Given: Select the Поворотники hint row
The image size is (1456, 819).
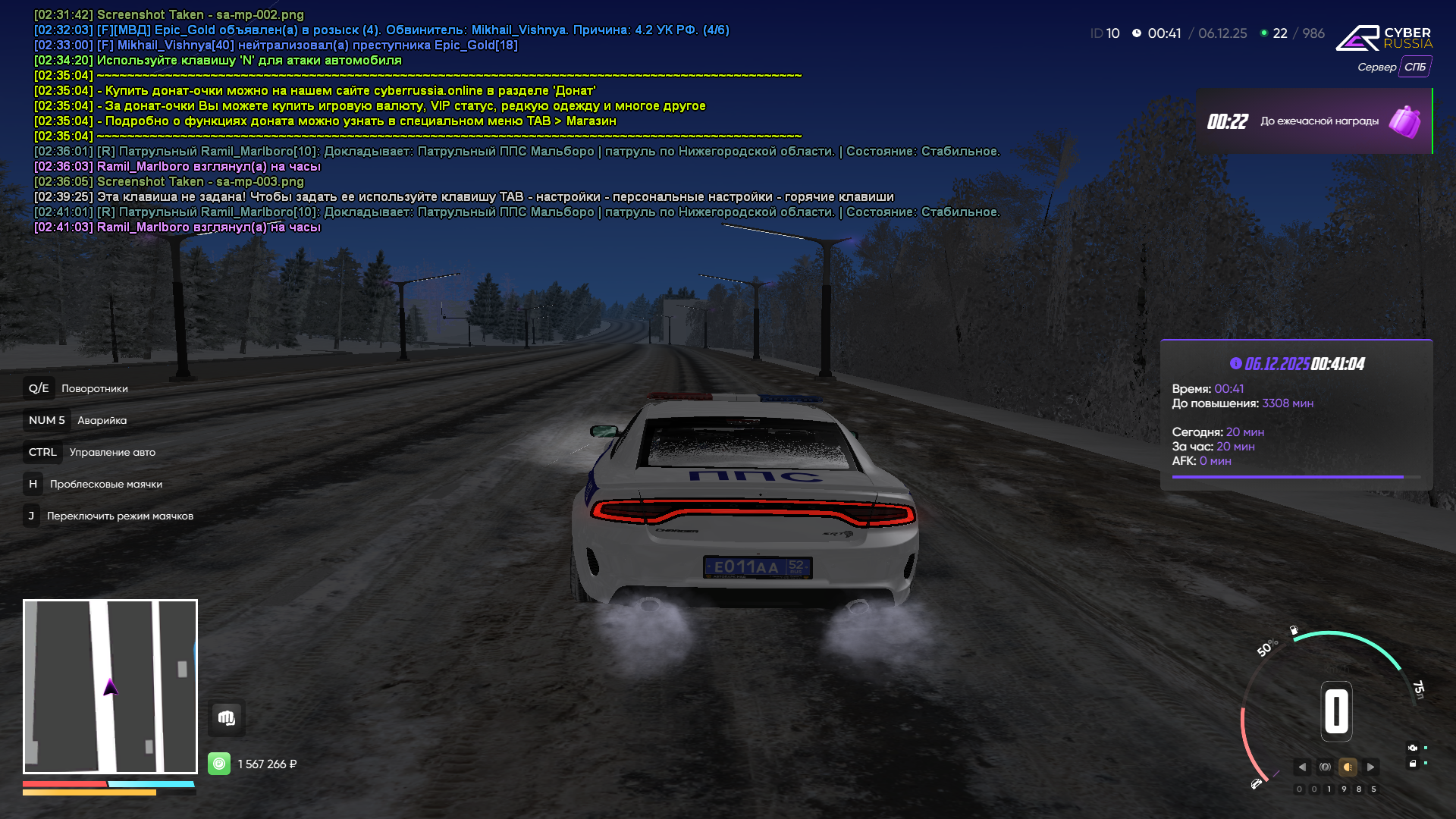Looking at the screenshot, I should pos(76,388).
